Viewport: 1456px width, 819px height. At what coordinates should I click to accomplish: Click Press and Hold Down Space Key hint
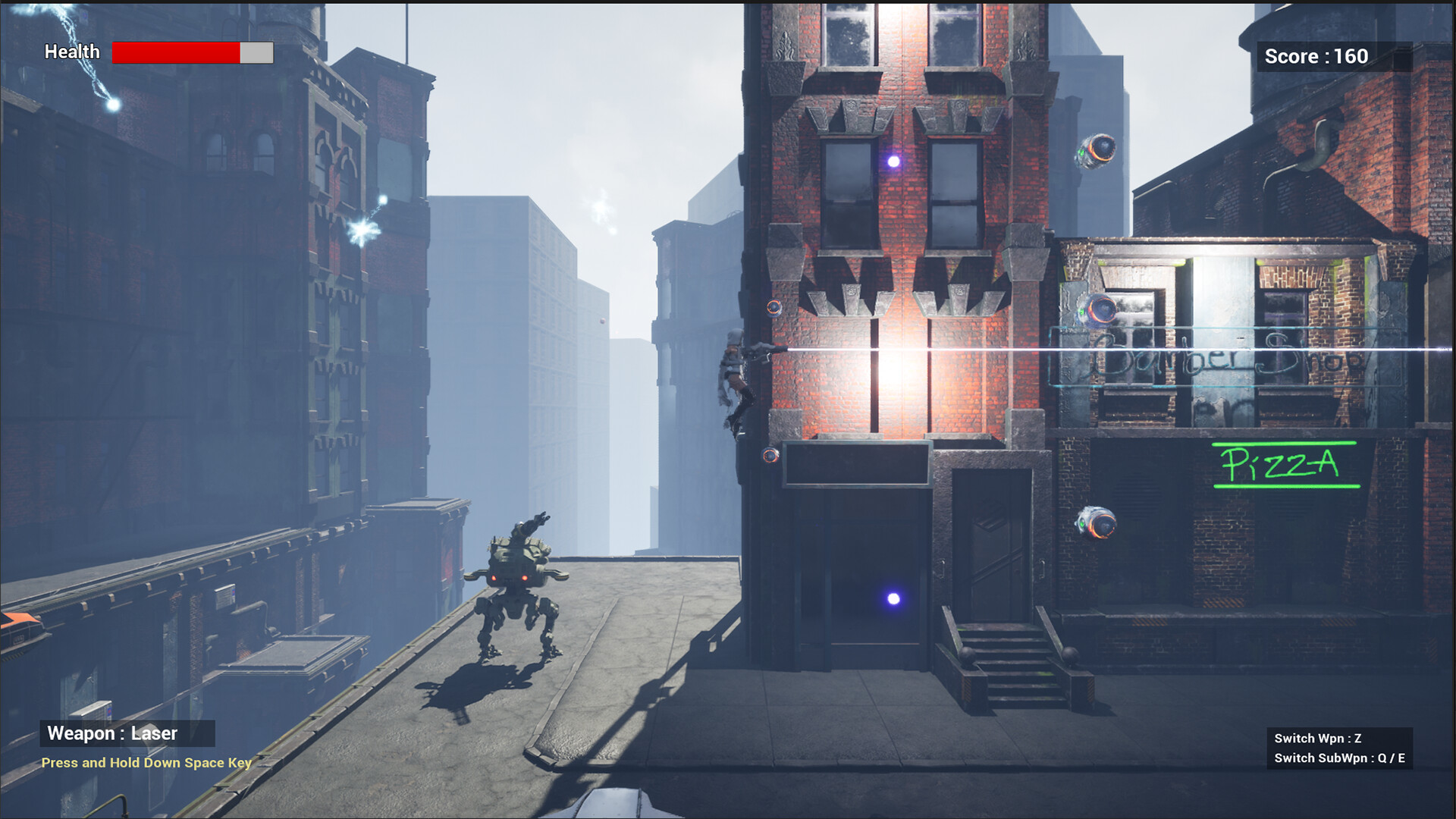coord(146,763)
